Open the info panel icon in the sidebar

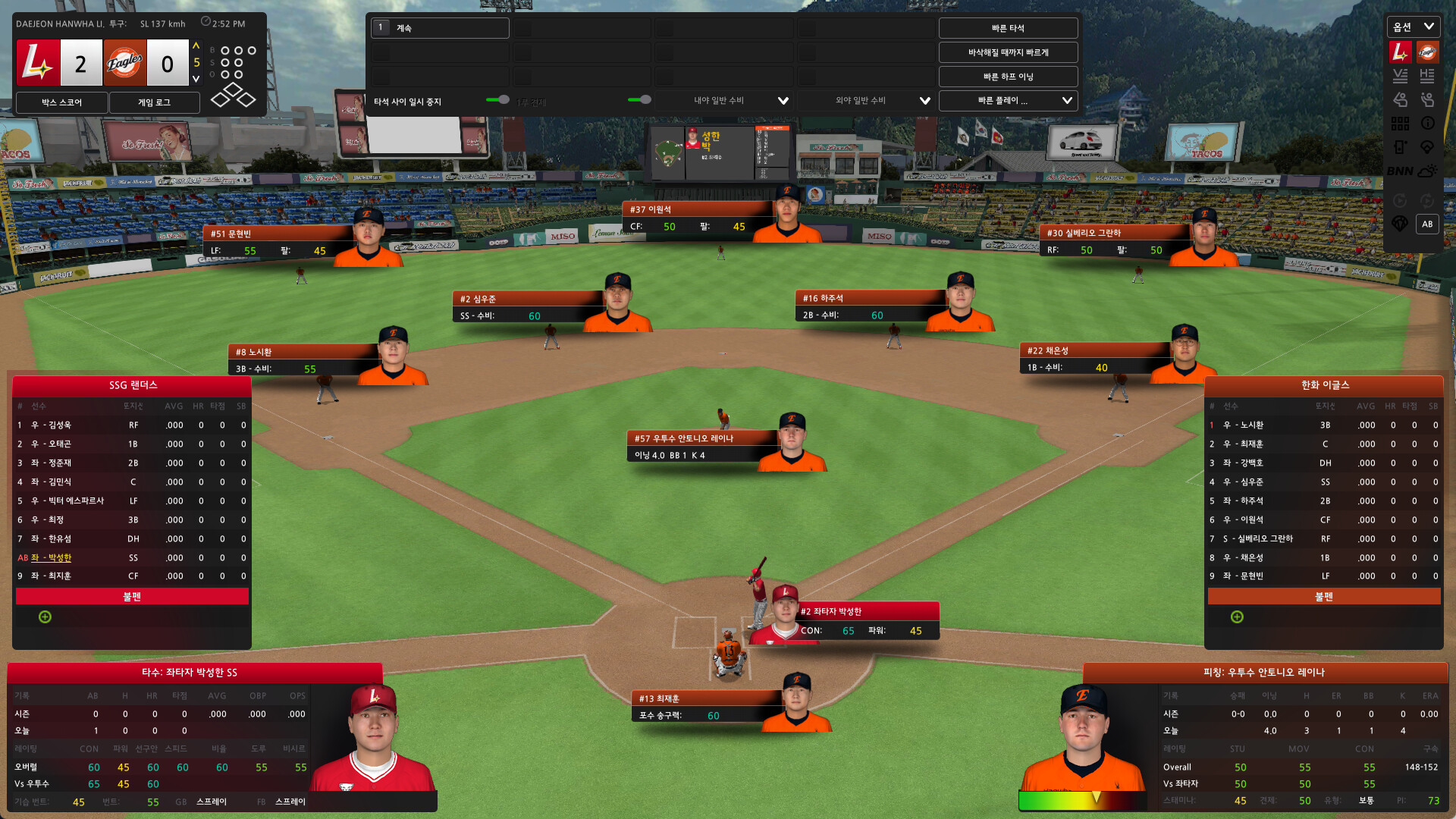(1428, 123)
